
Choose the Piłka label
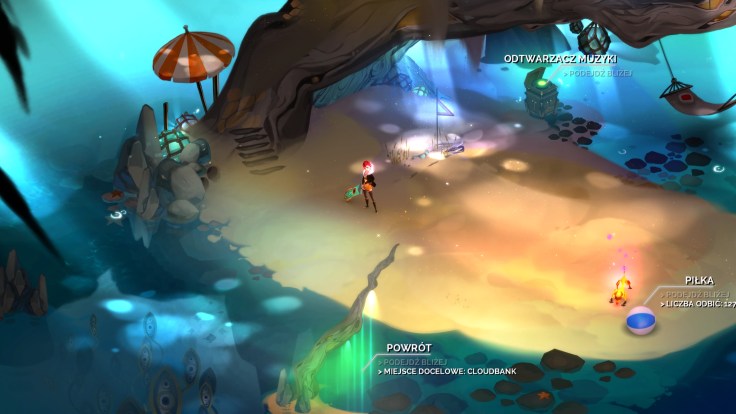pyautogui.click(x=699, y=281)
